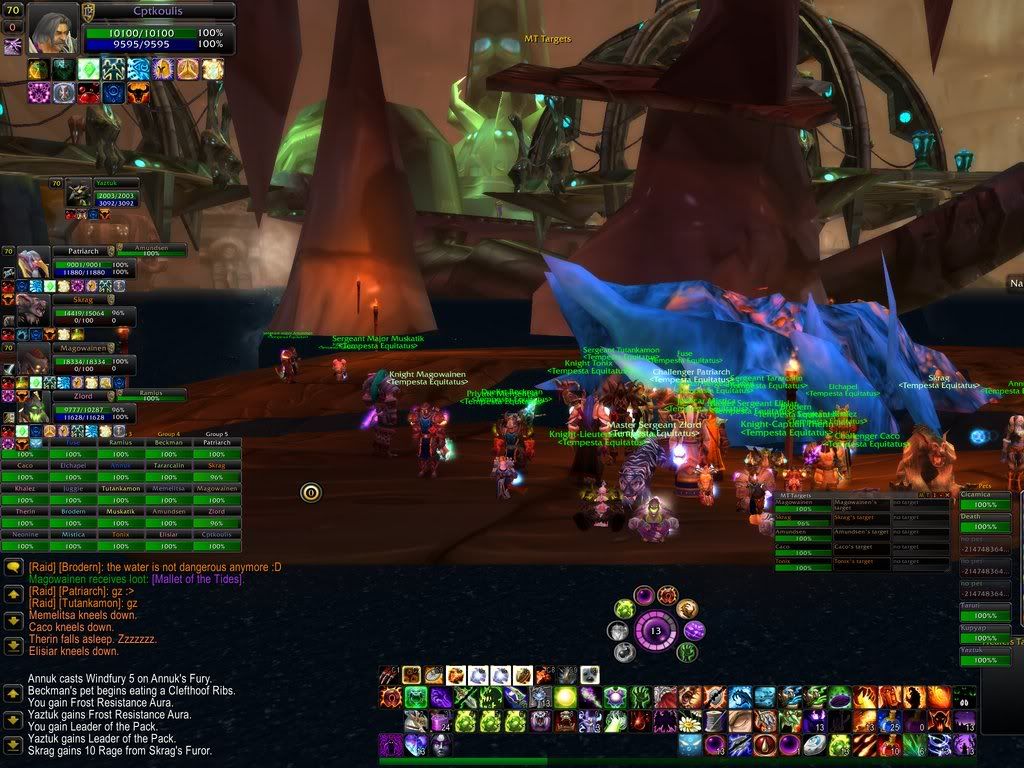Target party member Patriarch's portrait
The width and height of the screenshot is (1024, 768).
pyautogui.click(x=33, y=264)
